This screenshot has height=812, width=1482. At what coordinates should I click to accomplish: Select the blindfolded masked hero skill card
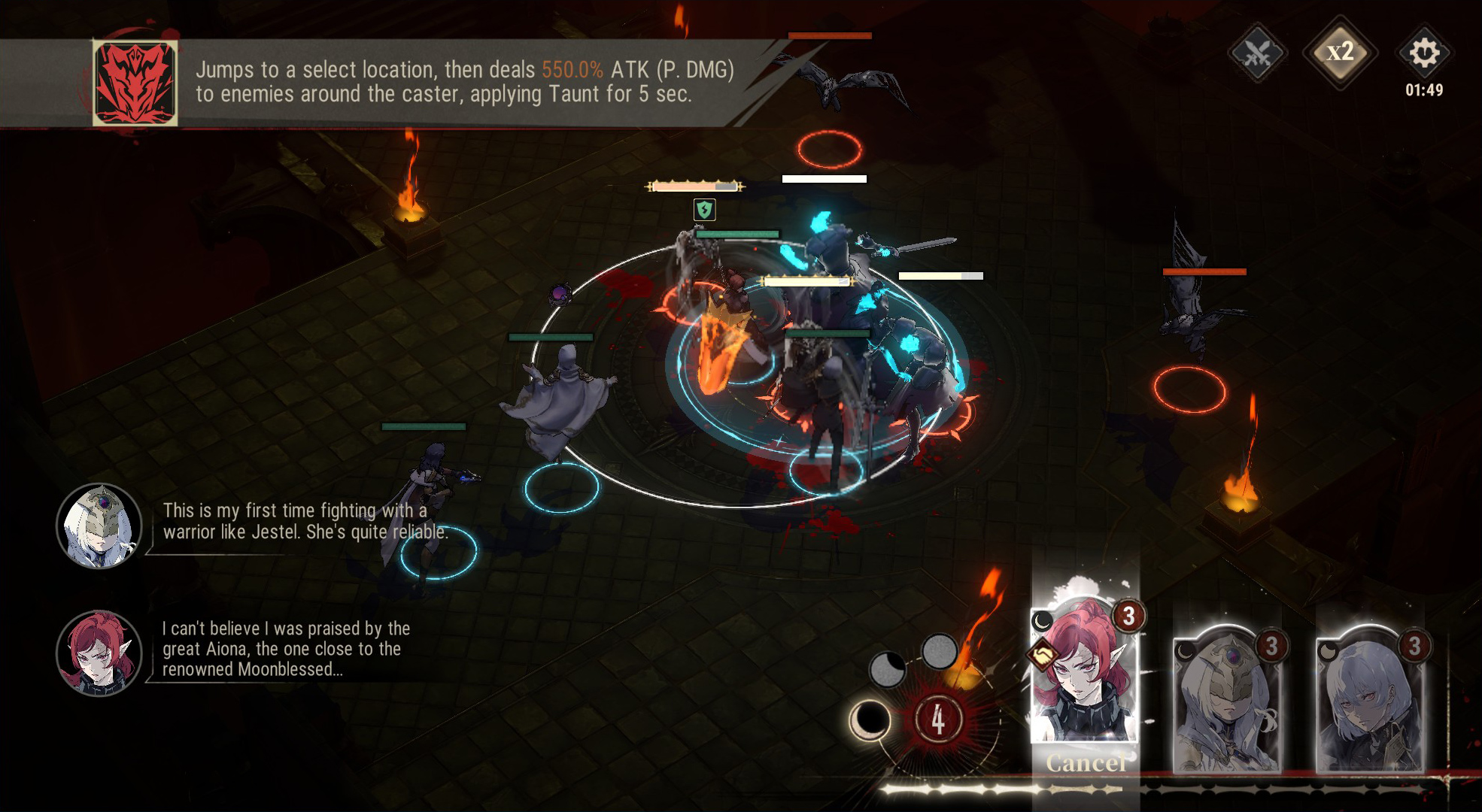pos(1226,699)
